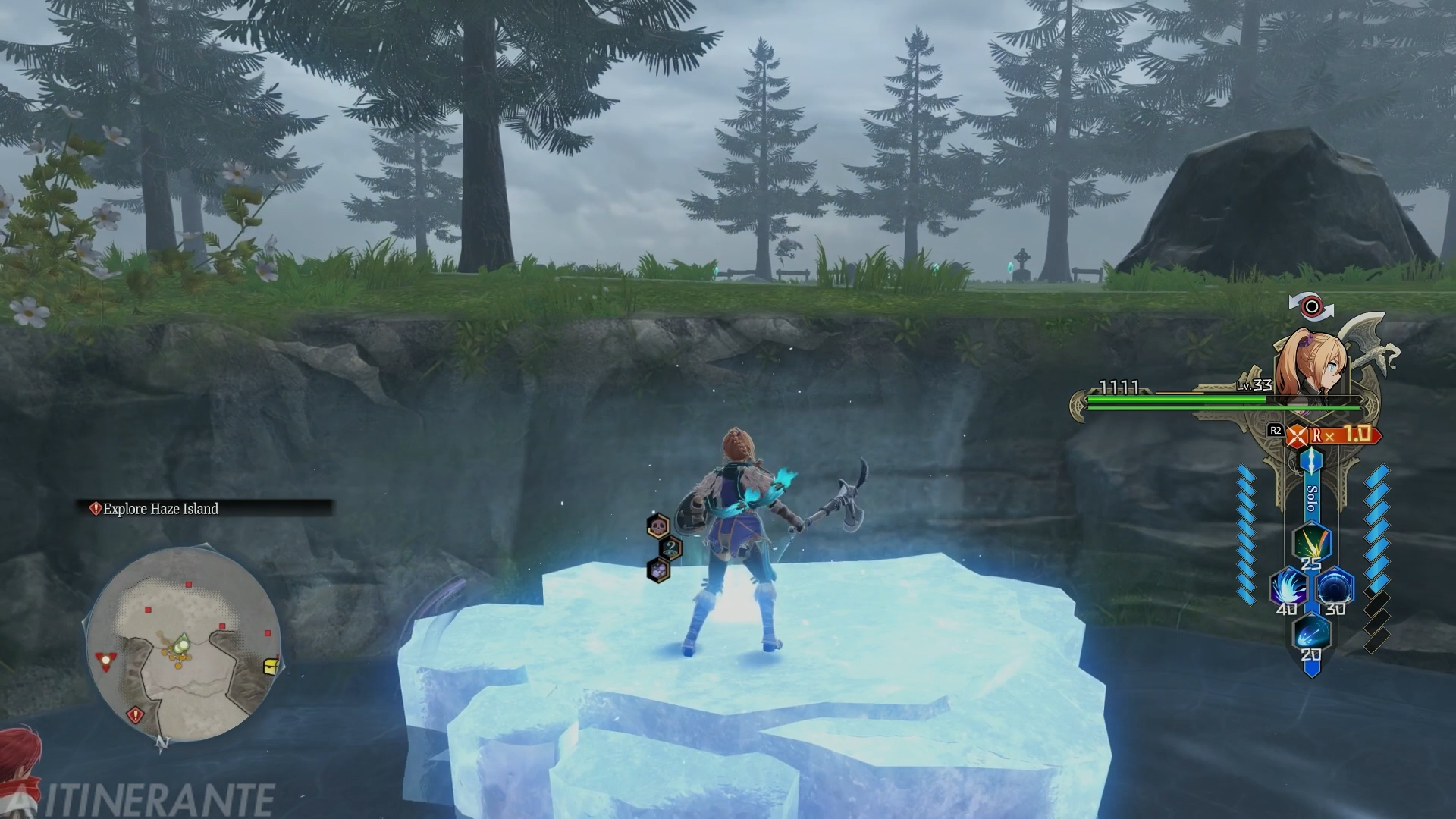Viewport: 1456px width, 819px height.
Task: Click the yellow treasure chest minimap marker
Action: pos(271,667)
